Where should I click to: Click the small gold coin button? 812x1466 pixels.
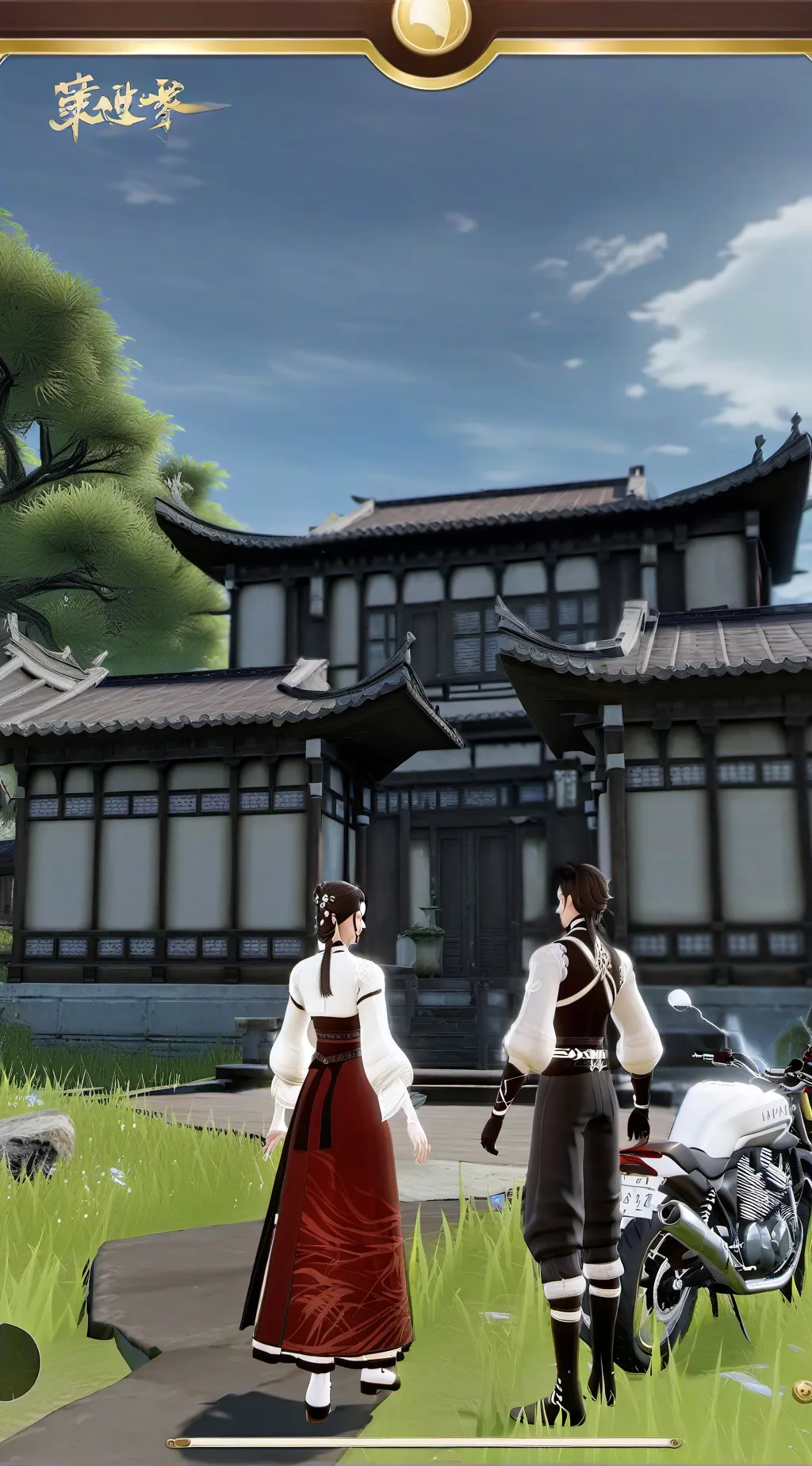pyautogui.click(x=802, y=1391)
